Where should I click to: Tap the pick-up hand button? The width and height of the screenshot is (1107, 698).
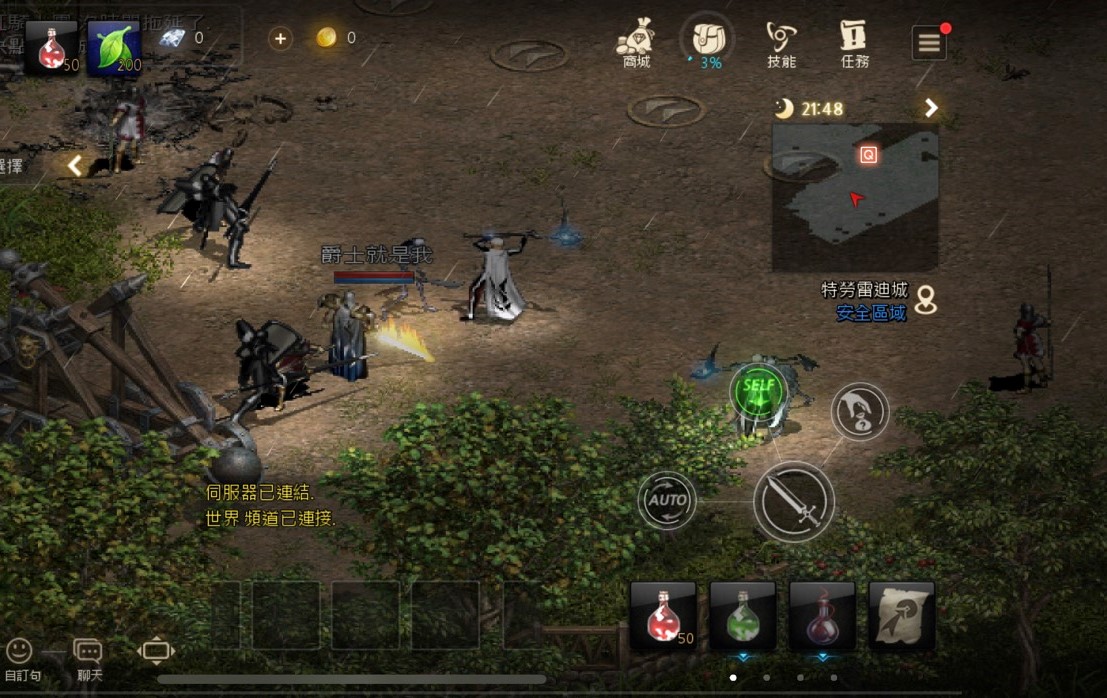859,411
